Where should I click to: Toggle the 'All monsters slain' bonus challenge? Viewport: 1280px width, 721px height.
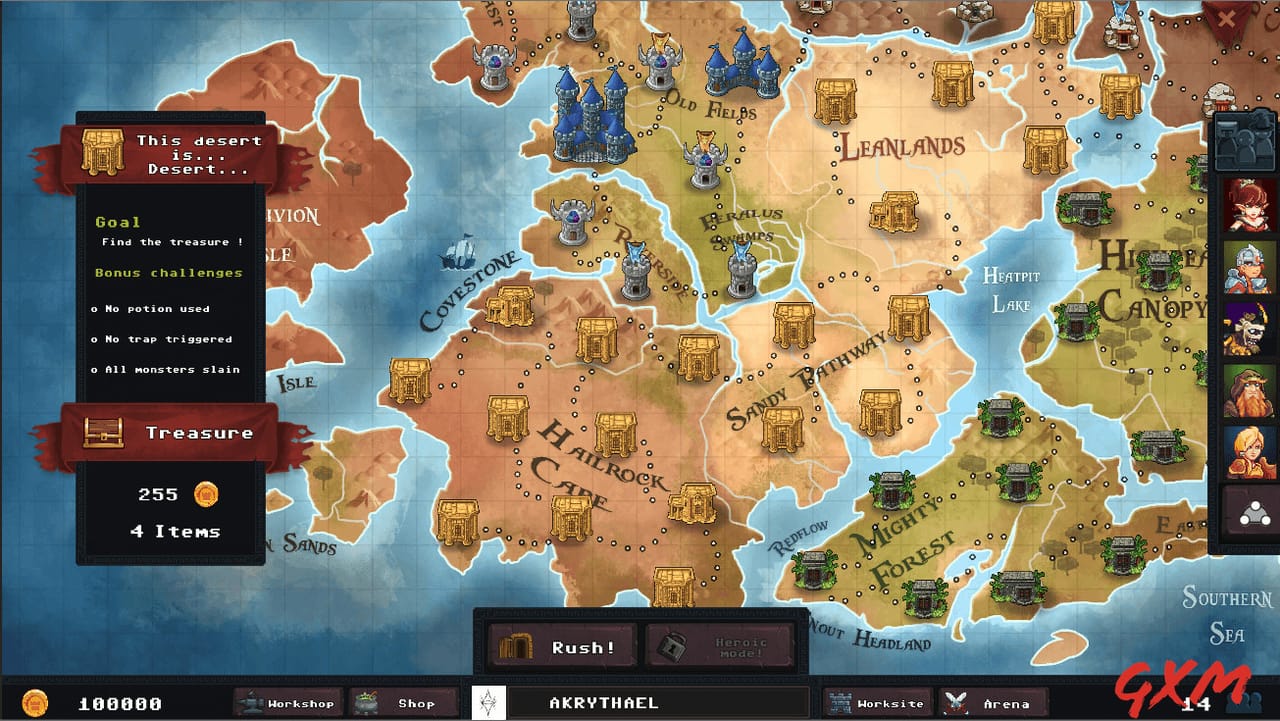(x=168, y=369)
